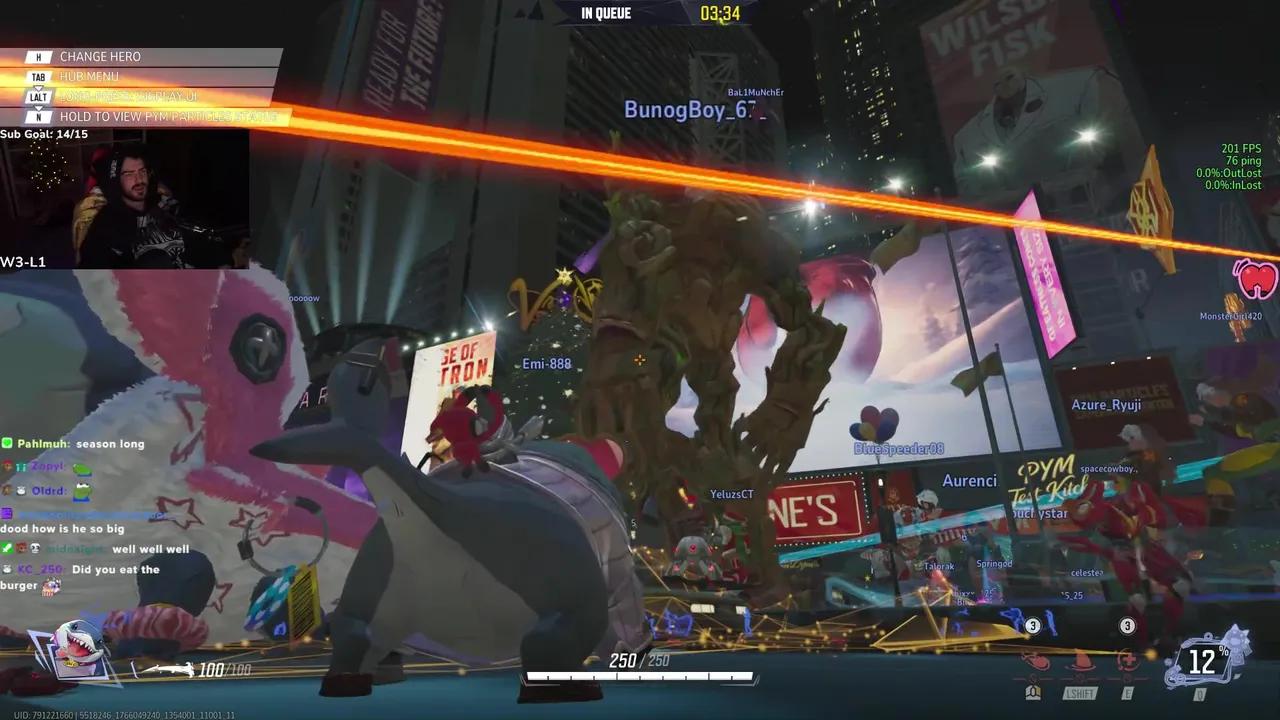This screenshot has width=1280, height=720.
Task: Click the ultimate charge icon showing 12%
Action: [1207, 660]
